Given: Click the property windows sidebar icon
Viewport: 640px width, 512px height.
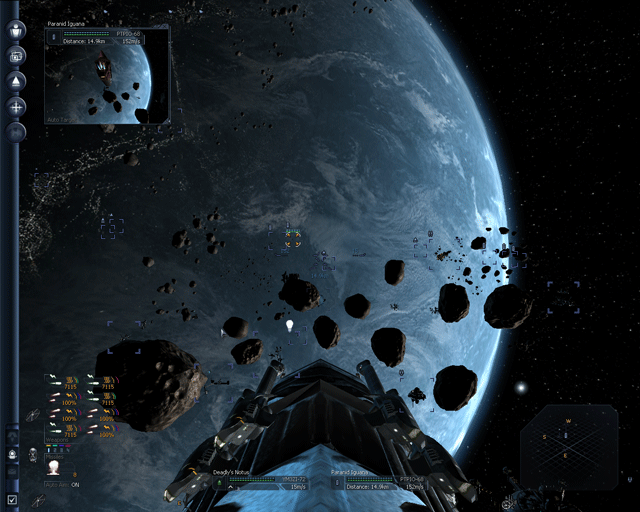Looking at the screenshot, I should [x=17, y=56].
